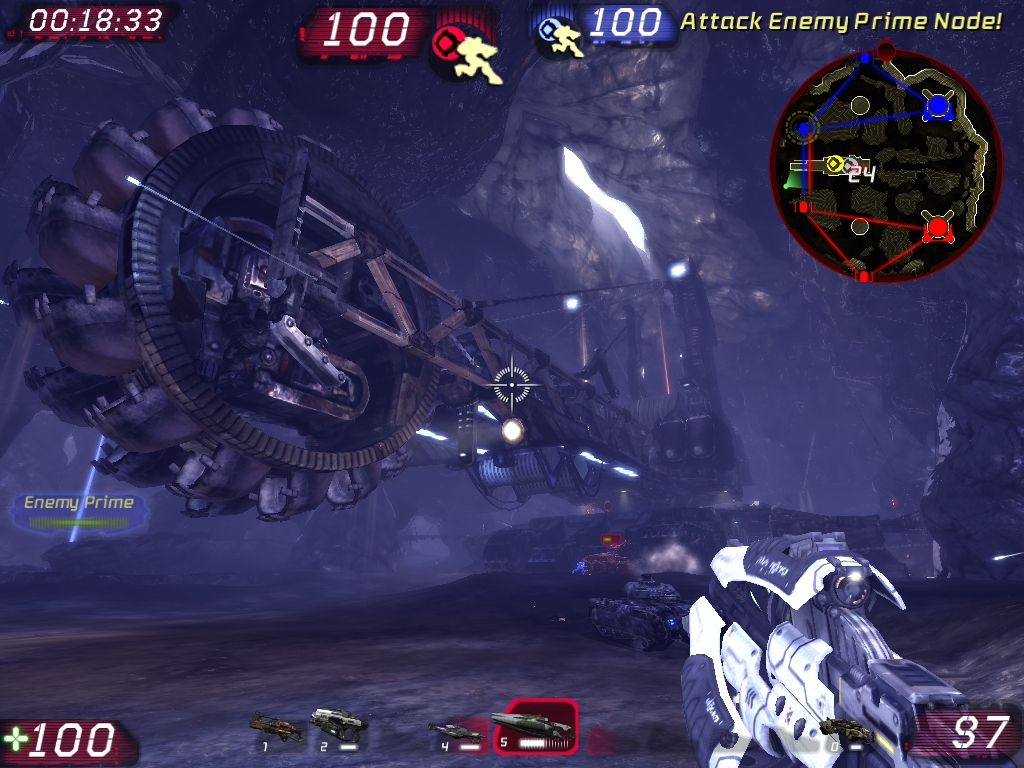Select the red power core on minimap

[x=937, y=229]
